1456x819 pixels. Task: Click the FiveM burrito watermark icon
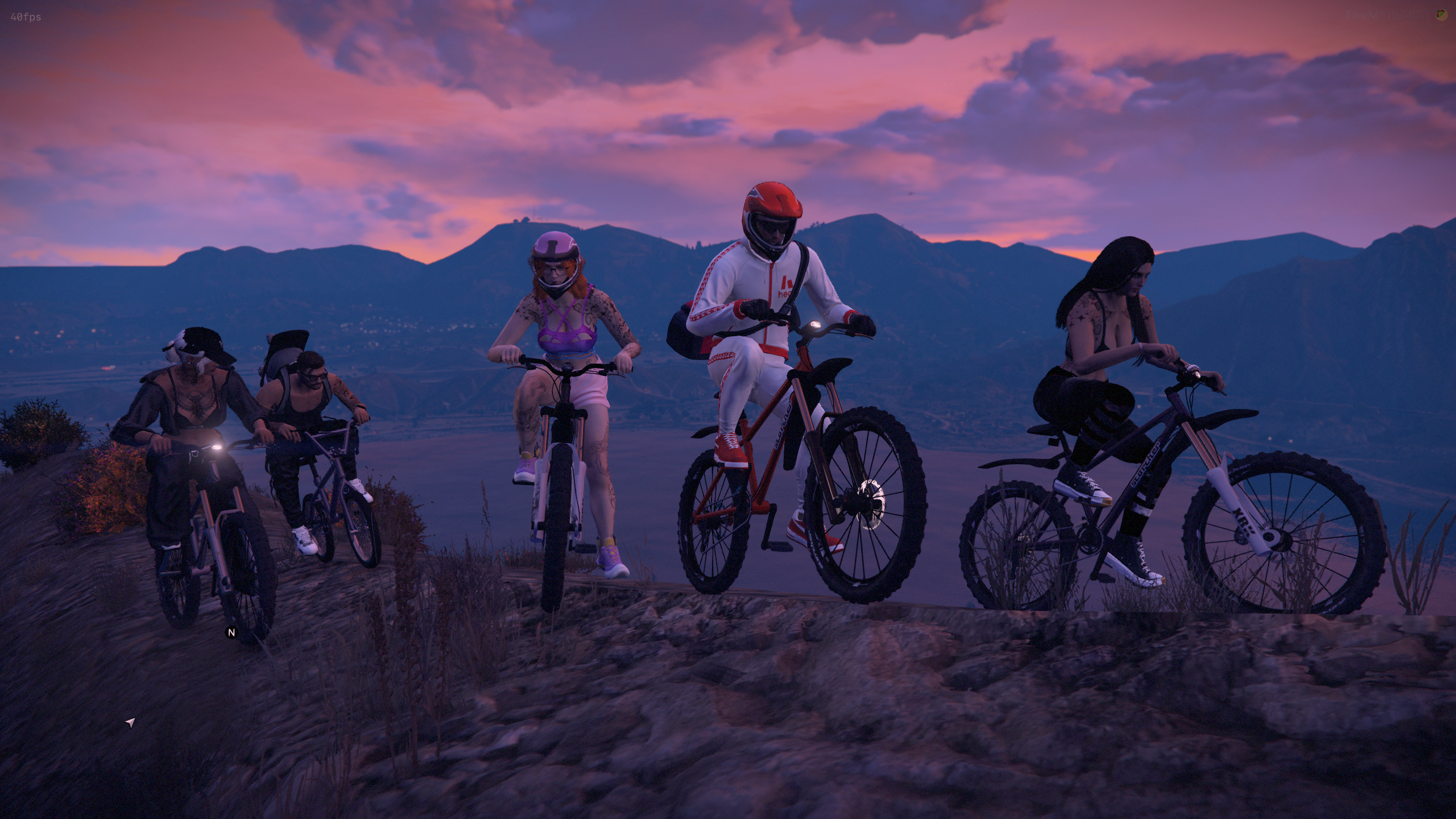pyautogui.click(x=1441, y=15)
